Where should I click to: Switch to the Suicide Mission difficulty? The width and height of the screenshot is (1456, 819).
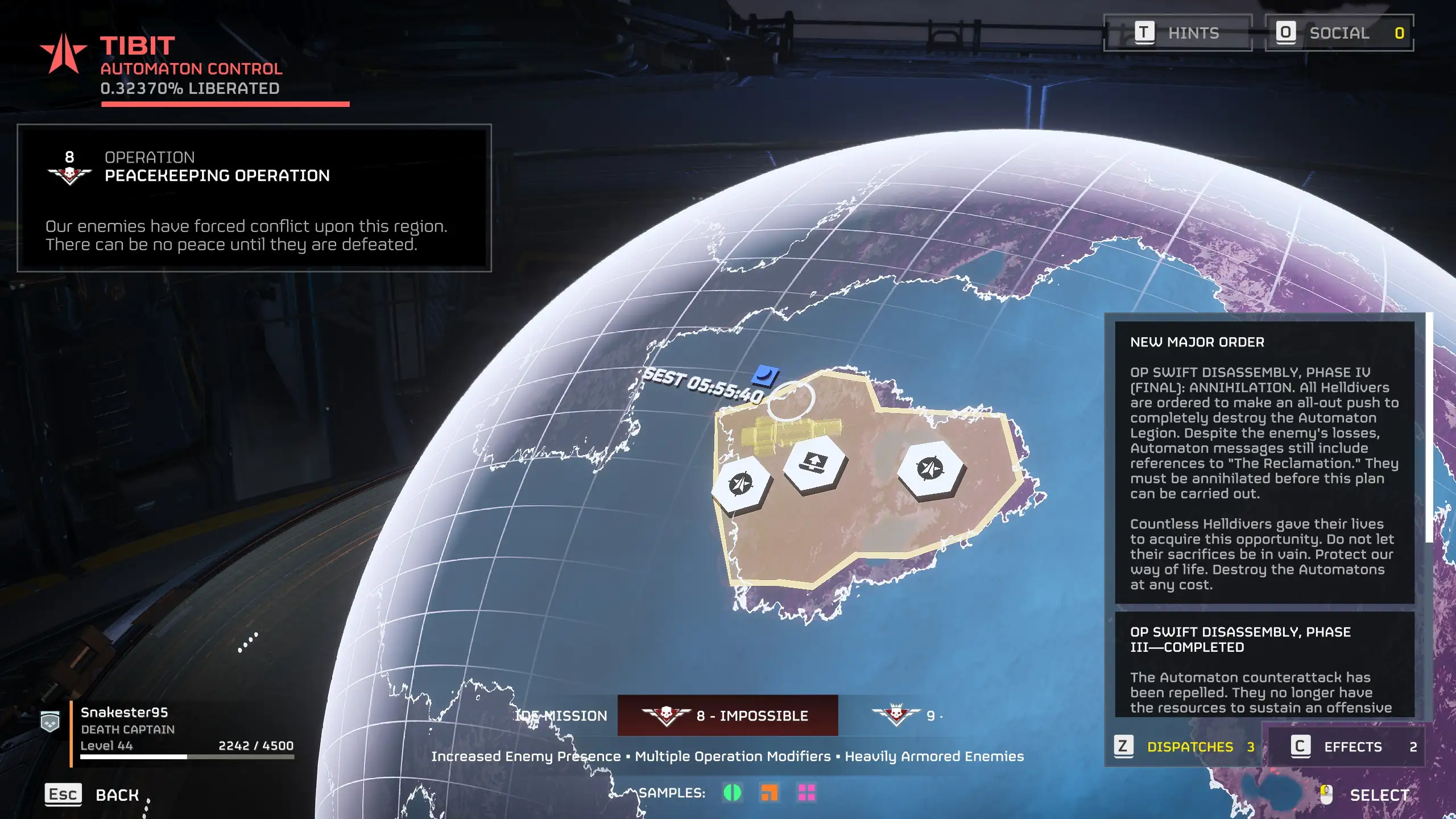(x=562, y=715)
